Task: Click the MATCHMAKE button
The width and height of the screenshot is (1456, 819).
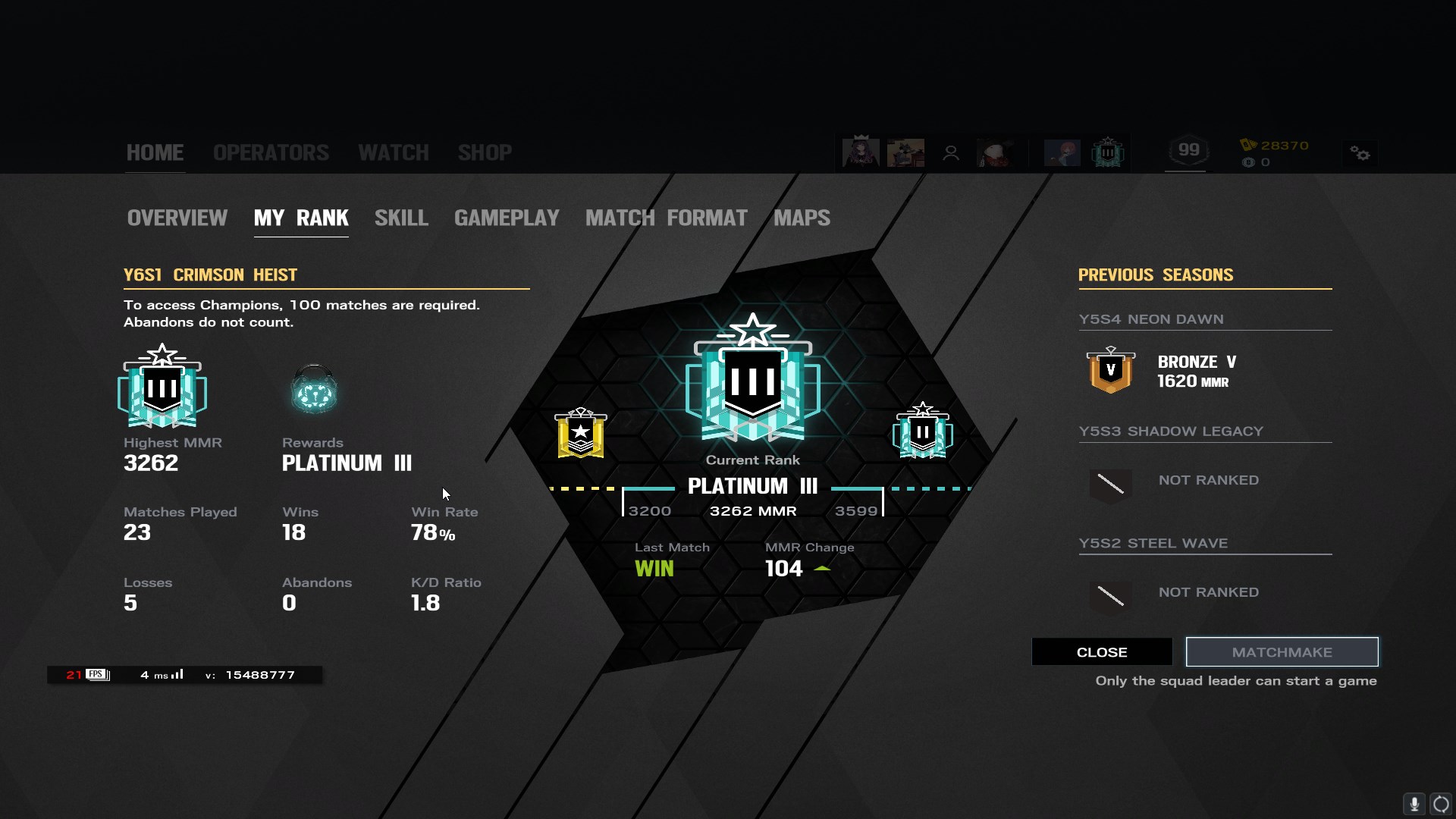Action: [x=1282, y=652]
